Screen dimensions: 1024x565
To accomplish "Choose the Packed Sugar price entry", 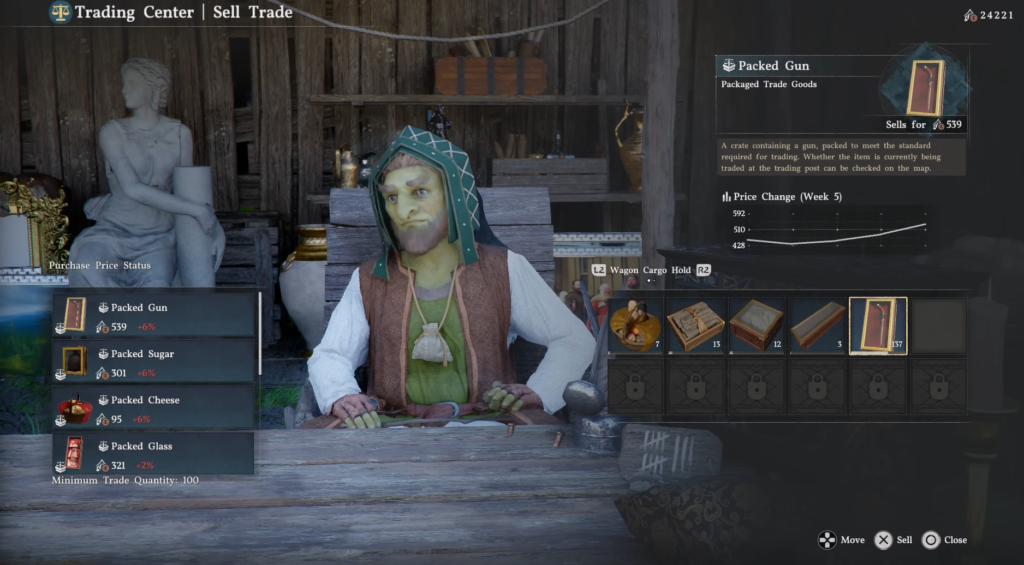I will point(154,361).
